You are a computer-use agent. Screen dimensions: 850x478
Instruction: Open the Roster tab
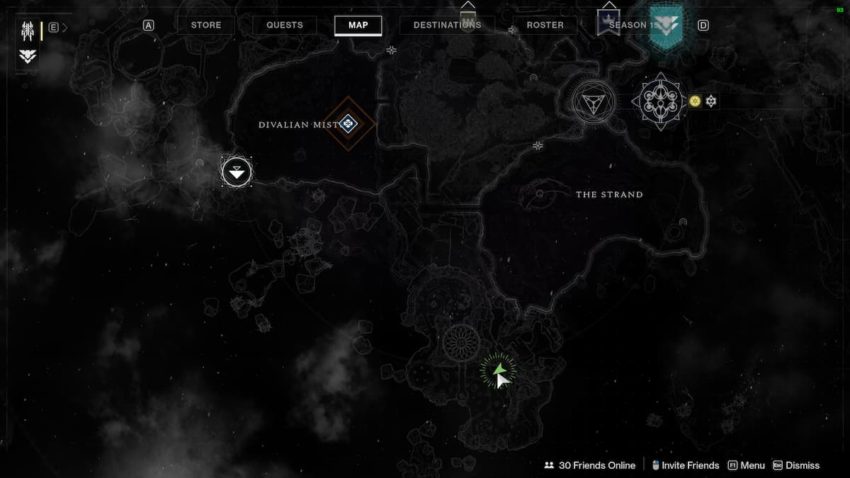tap(545, 25)
